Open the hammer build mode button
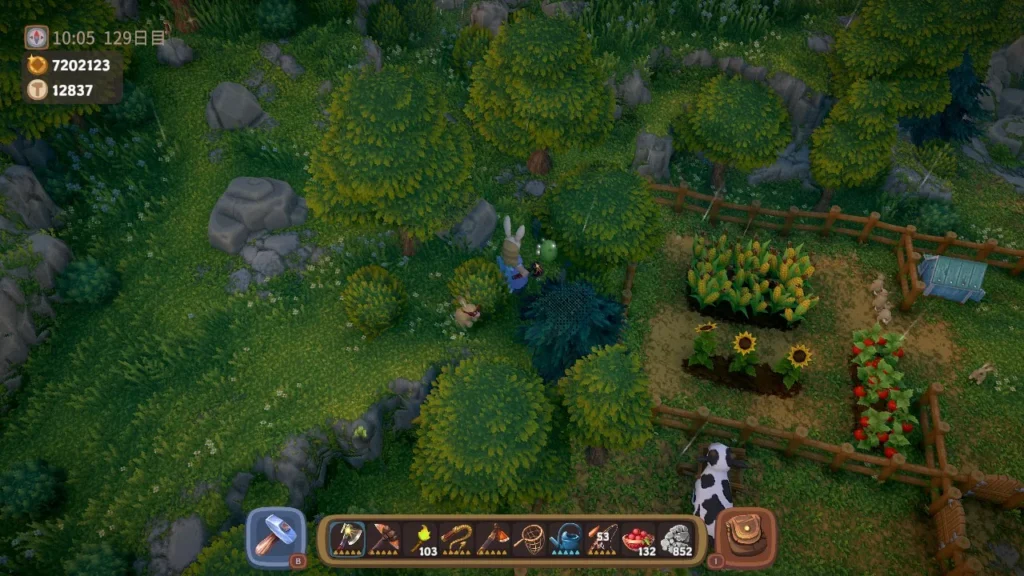This screenshot has width=1024, height=576. coord(275,537)
